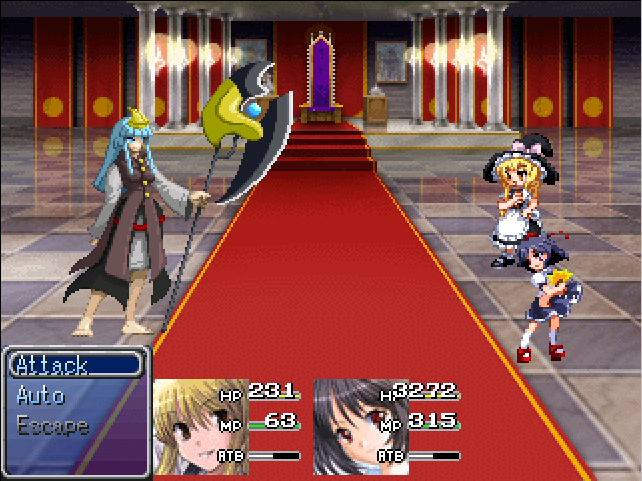Pick Escape from the battle menu
Screen dimensions: 642x481
pos(53,425)
